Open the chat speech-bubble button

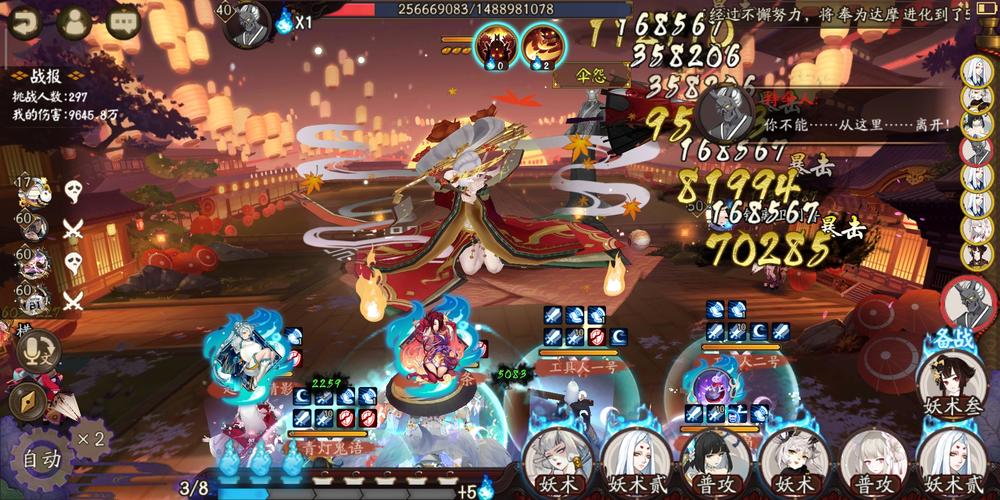tap(123, 21)
